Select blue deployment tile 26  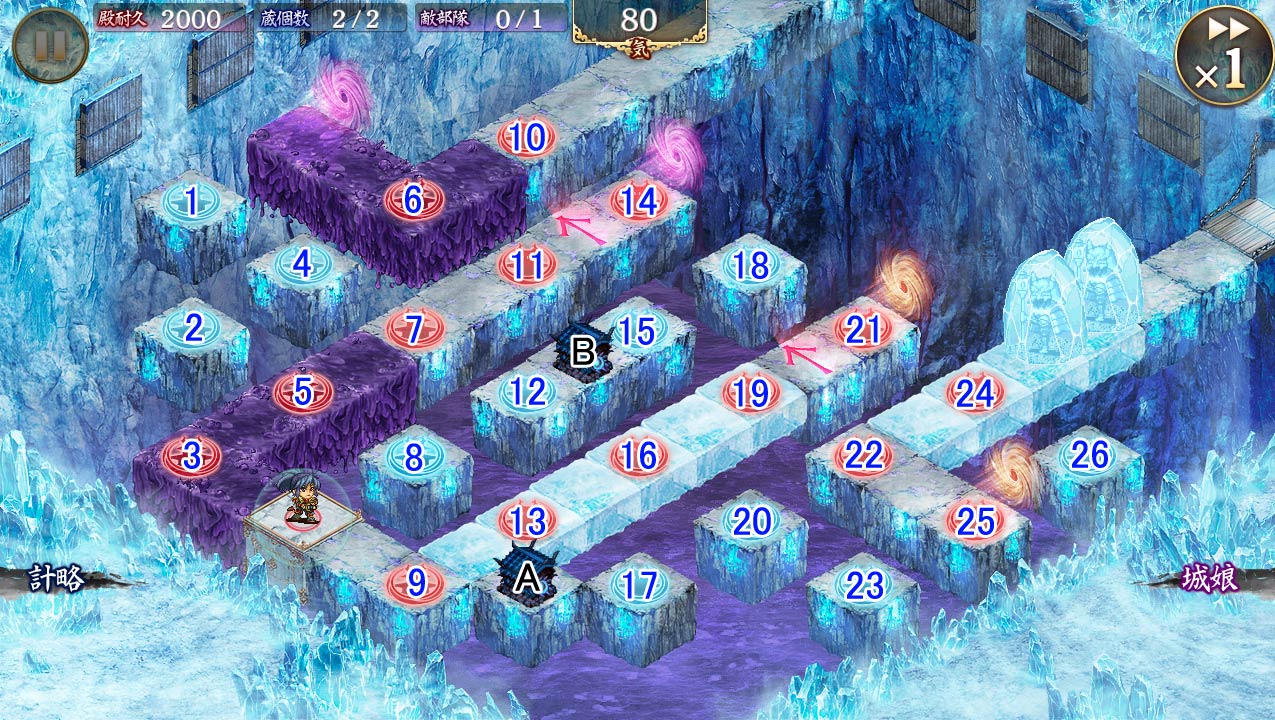[x=1088, y=456]
